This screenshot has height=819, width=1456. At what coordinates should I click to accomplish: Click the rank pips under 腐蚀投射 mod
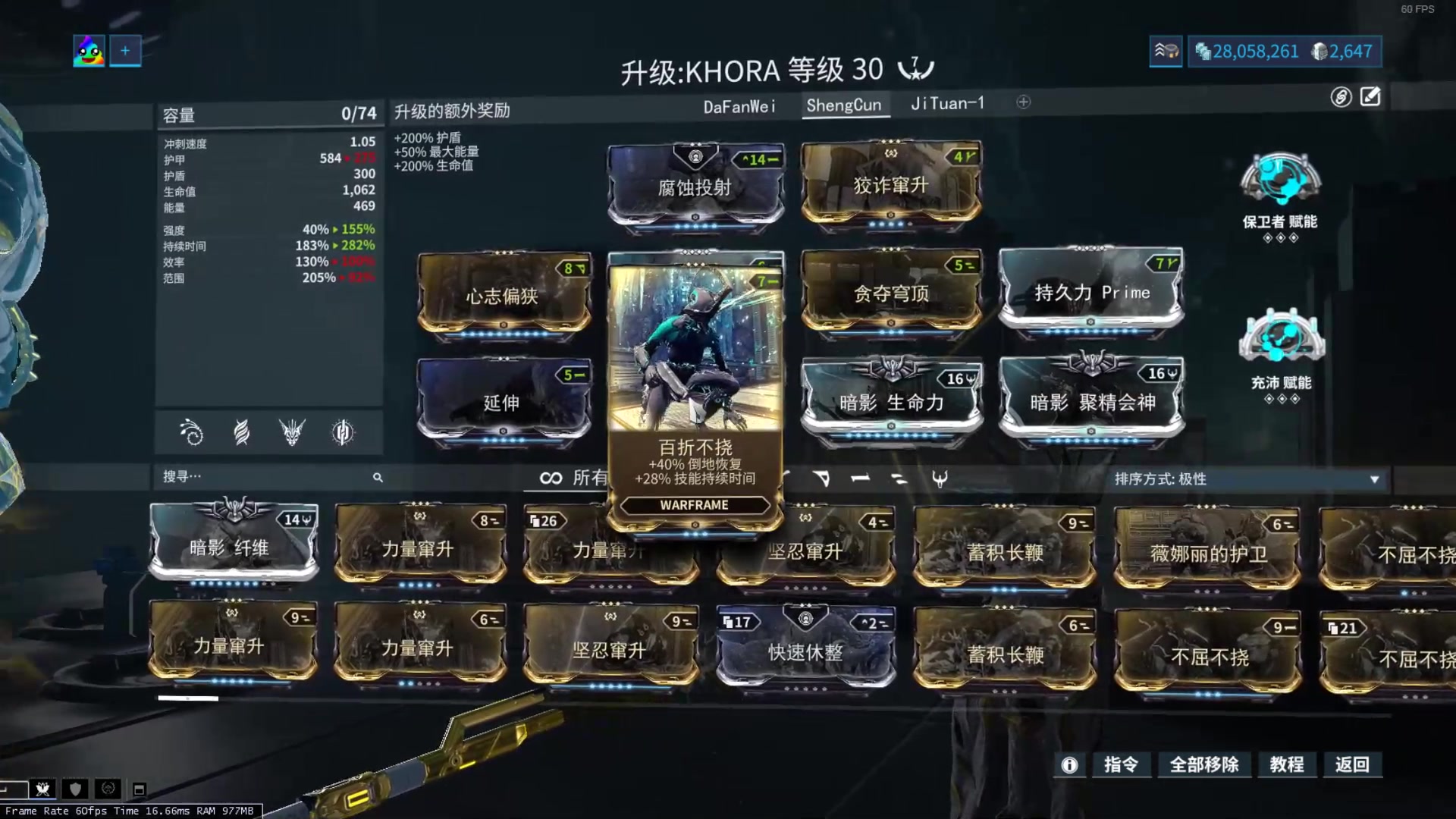[695, 225]
